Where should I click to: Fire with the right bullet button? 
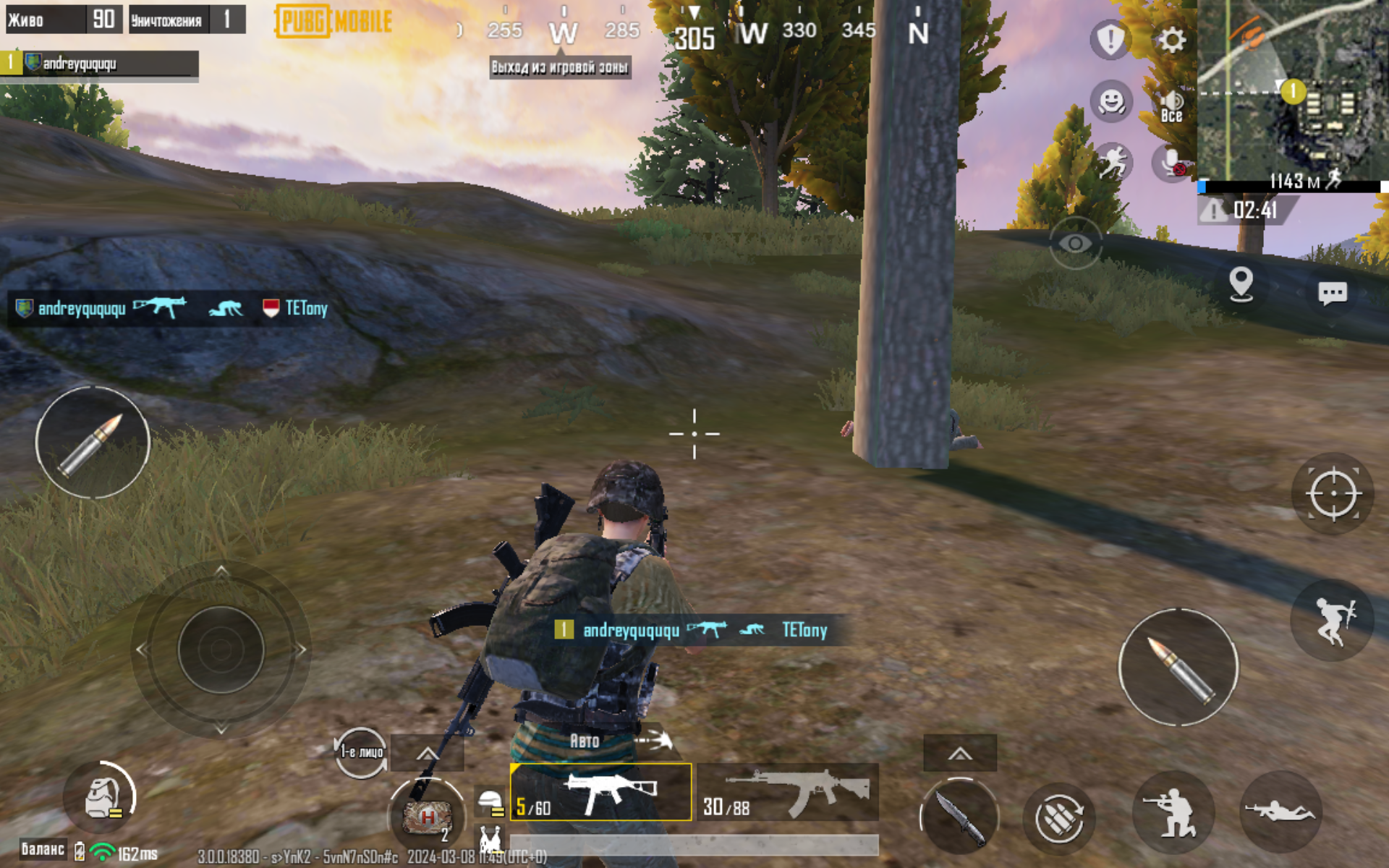click(x=1178, y=667)
